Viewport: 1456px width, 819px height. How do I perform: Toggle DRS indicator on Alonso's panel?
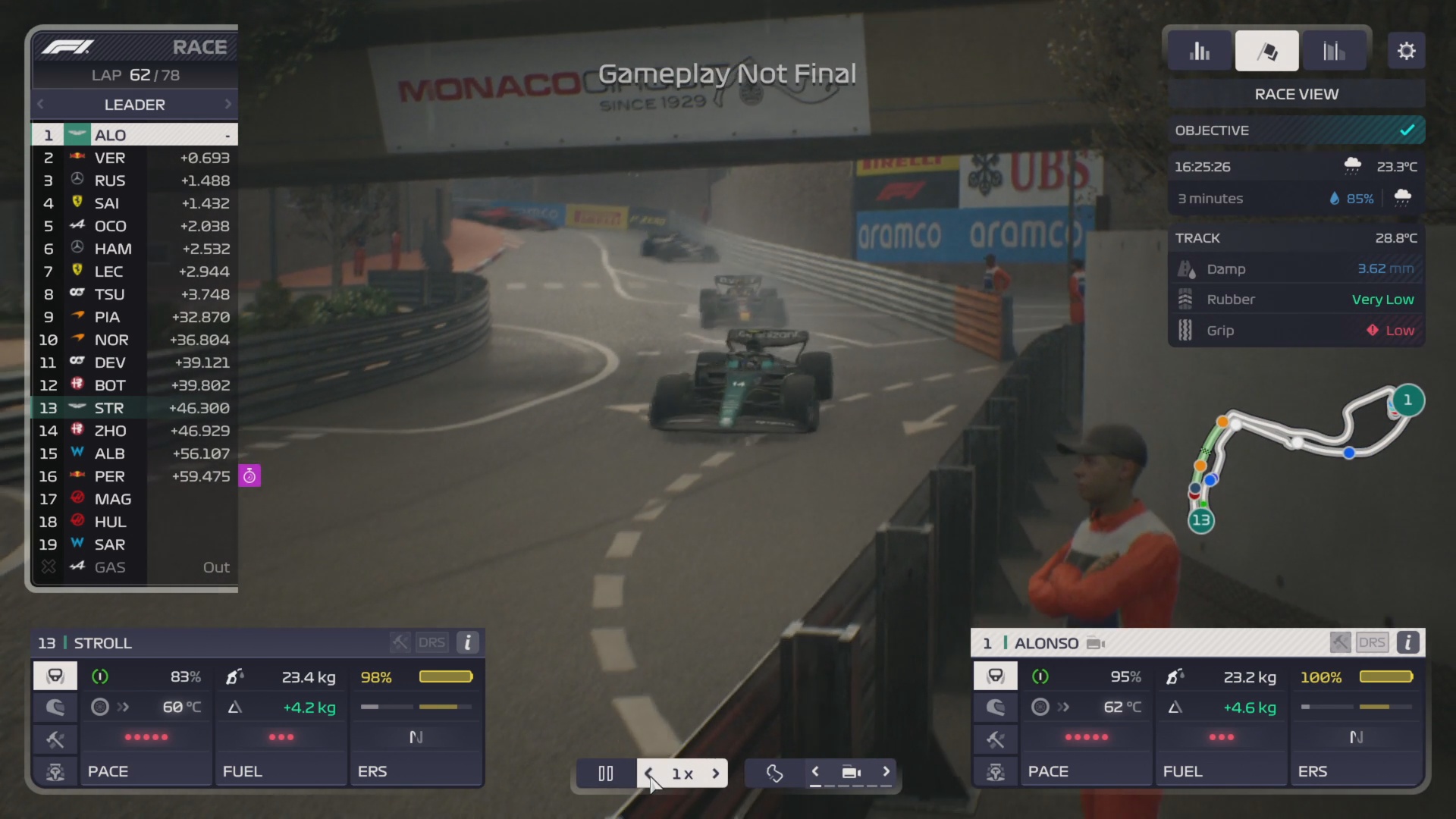coord(1372,642)
